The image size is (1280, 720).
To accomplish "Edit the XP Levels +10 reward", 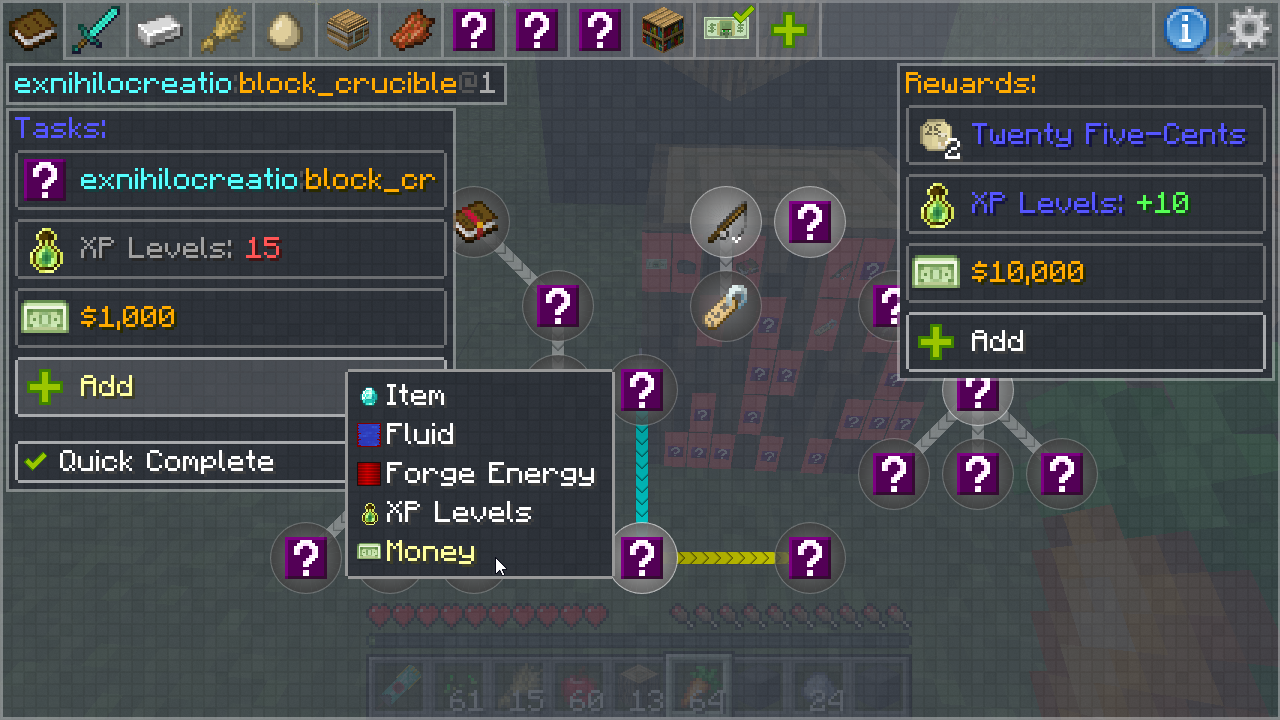I will [1085, 204].
